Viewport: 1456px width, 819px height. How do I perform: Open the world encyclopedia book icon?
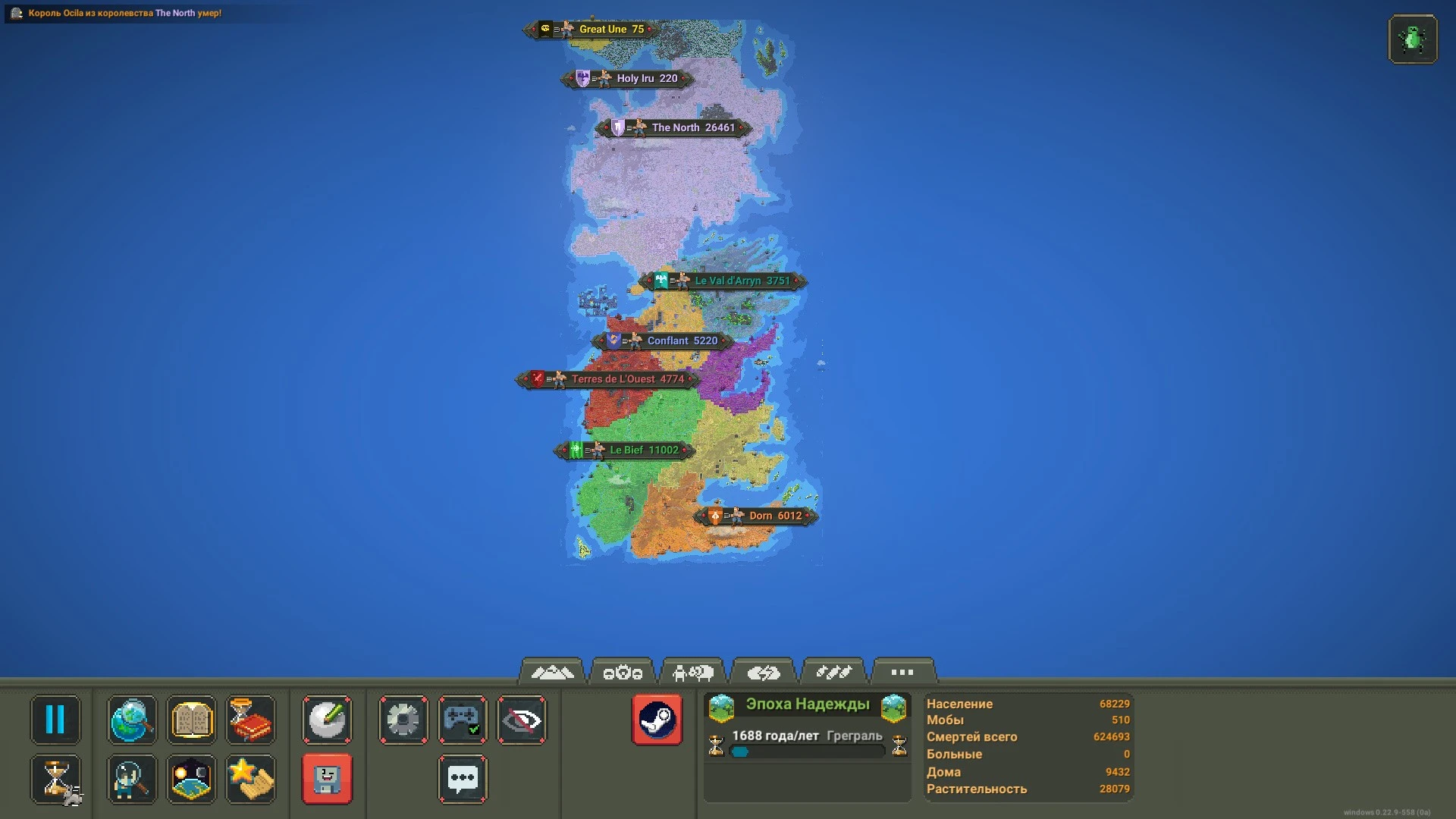191,720
